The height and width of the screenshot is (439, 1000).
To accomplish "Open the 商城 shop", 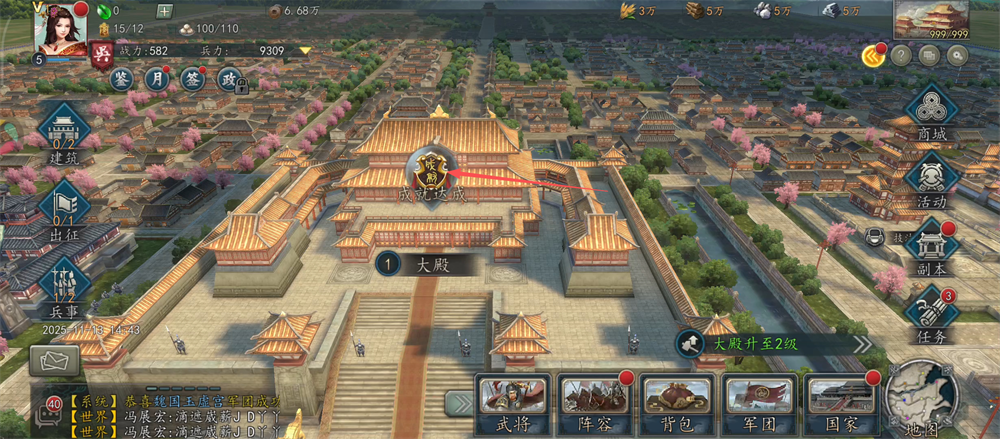I will pos(931,112).
